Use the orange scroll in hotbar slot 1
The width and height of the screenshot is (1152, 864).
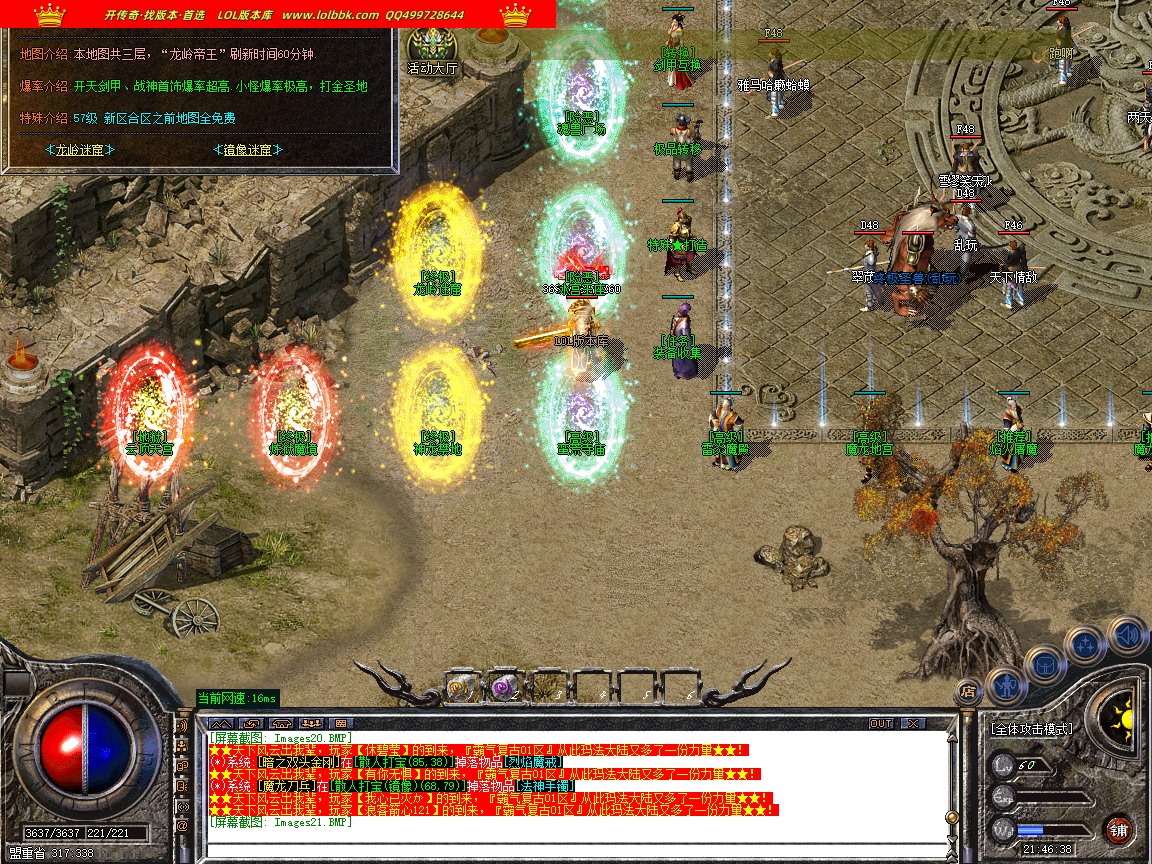(461, 686)
